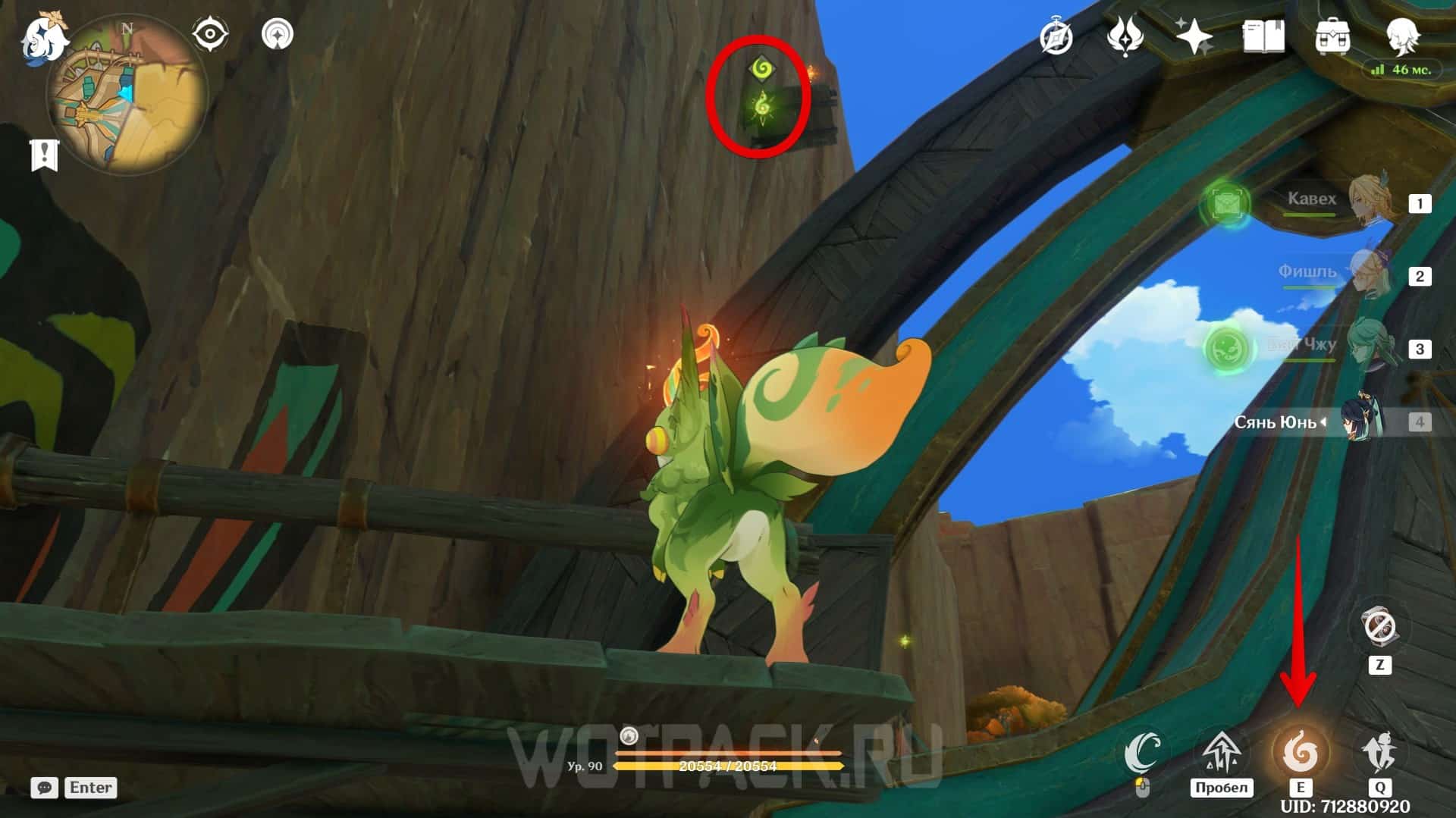Open the Wish star icon

point(1194,36)
